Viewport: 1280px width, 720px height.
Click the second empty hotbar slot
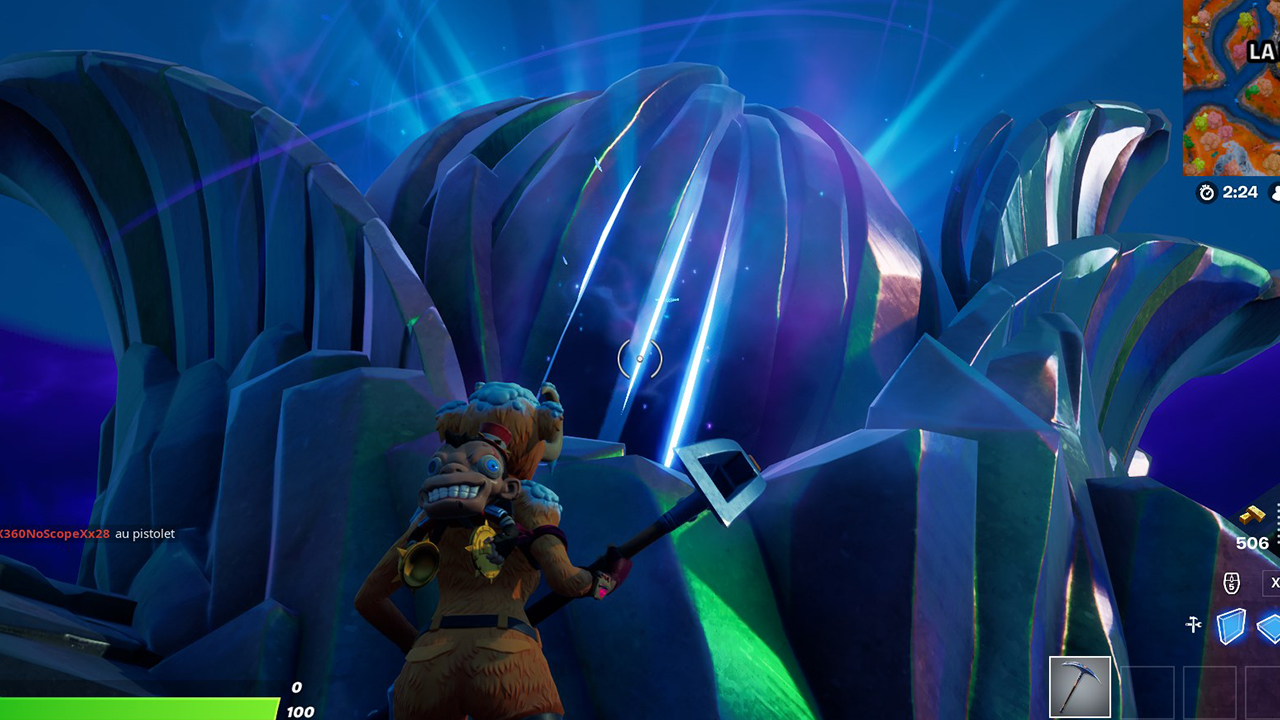[1210, 692]
